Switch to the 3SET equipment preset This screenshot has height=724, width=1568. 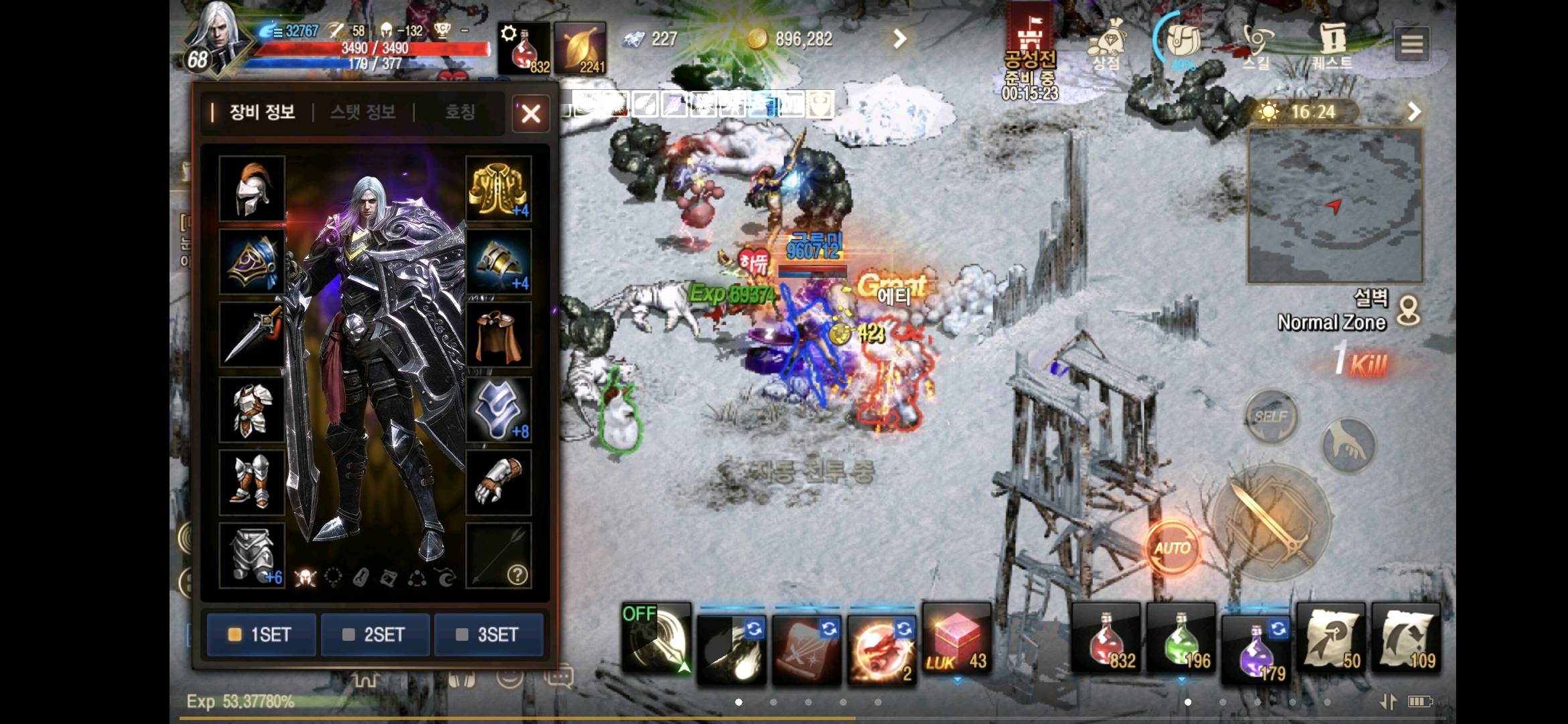[x=488, y=634]
